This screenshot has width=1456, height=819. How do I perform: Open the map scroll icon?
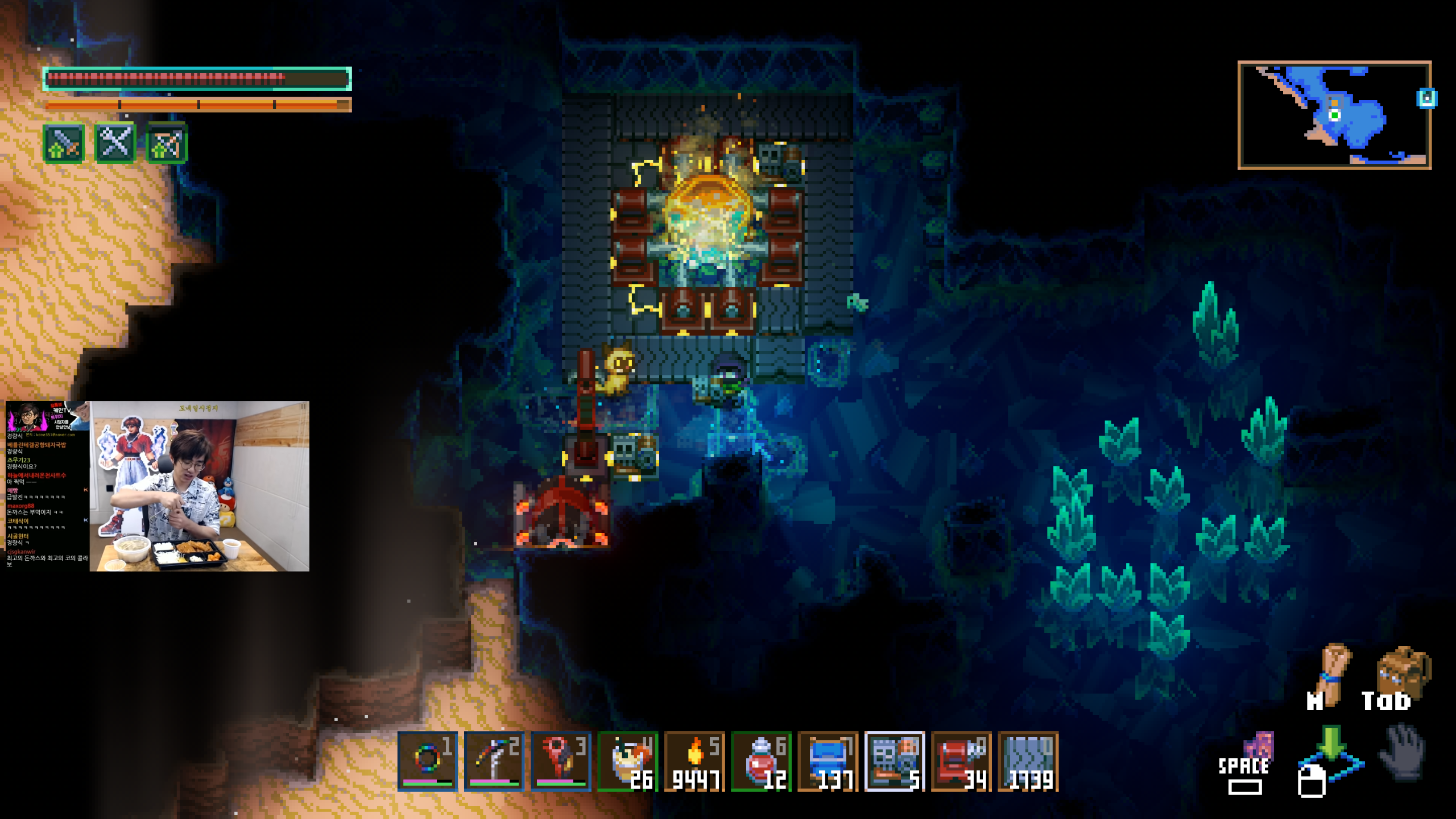click(1332, 673)
